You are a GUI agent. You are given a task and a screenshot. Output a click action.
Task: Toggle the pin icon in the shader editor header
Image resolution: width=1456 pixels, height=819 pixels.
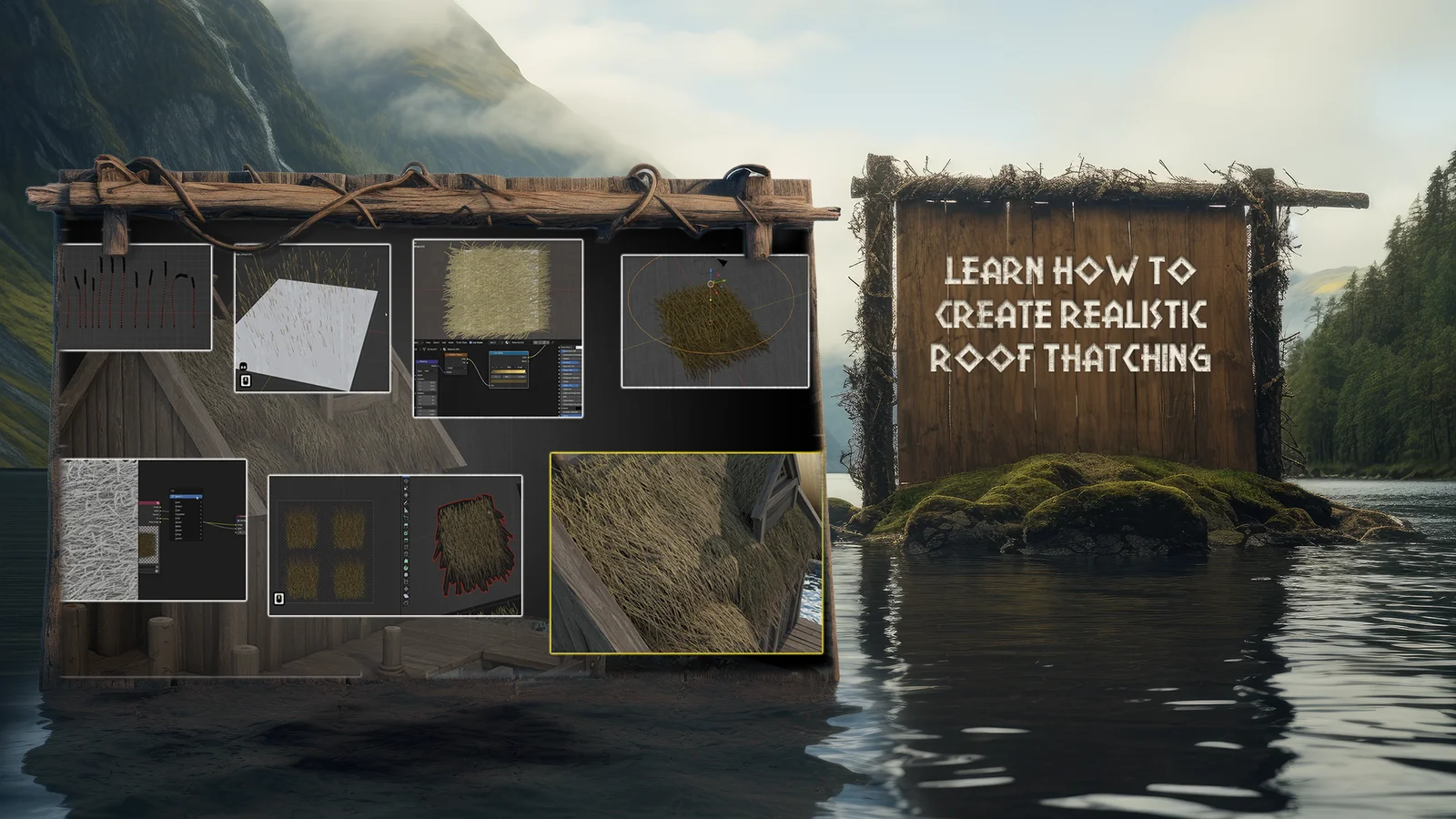(535, 344)
